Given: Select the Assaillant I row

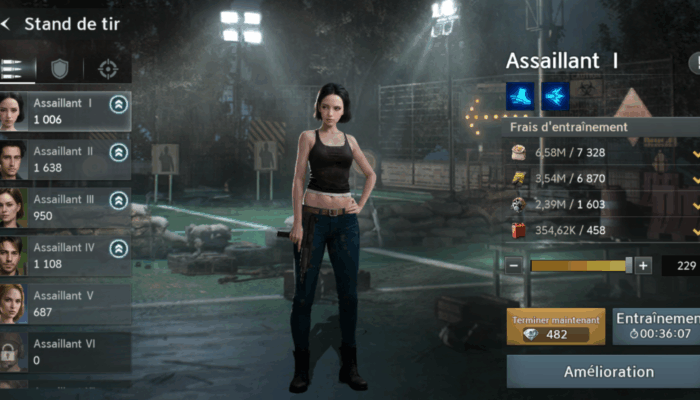Looking at the screenshot, I should pyautogui.click(x=65, y=110).
